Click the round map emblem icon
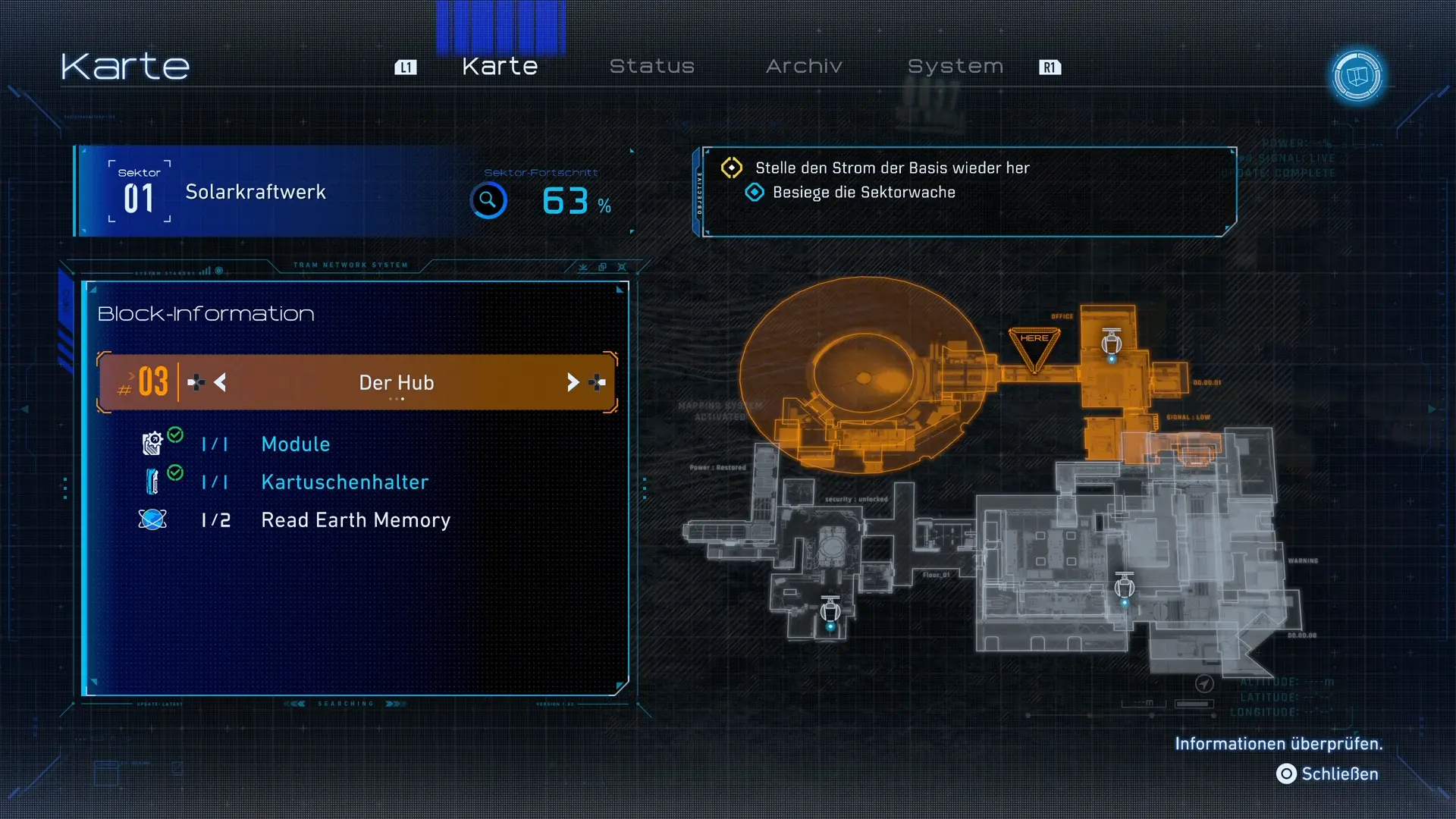 tap(1357, 76)
